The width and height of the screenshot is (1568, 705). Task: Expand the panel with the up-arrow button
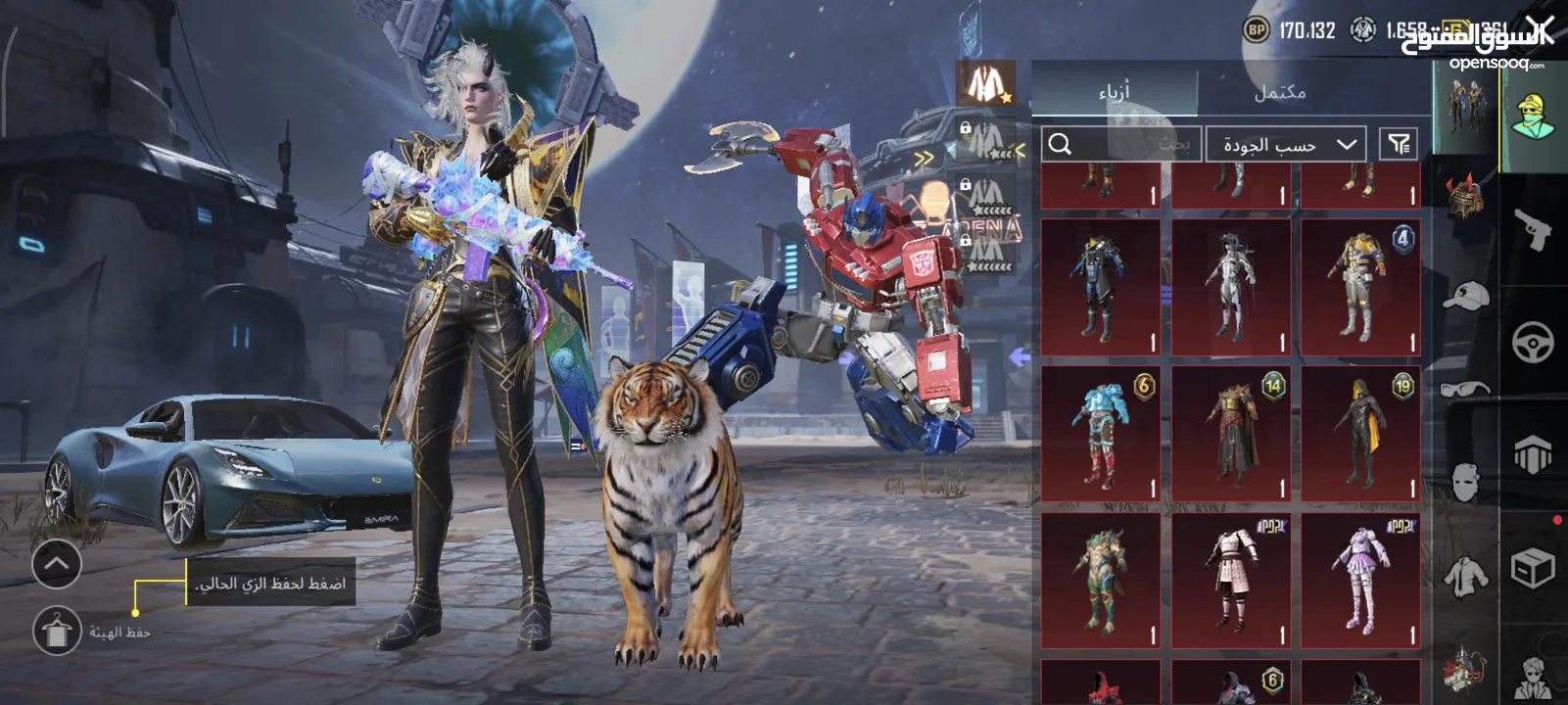57,563
